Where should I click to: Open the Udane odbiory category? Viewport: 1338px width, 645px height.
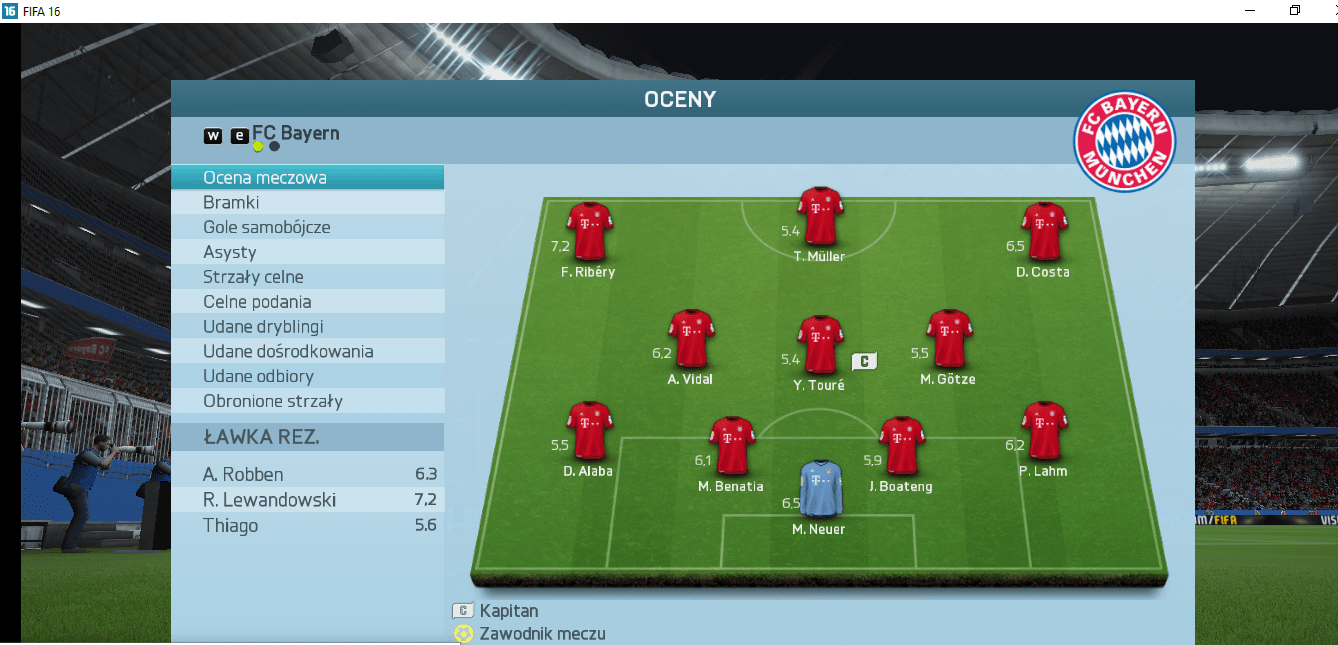click(x=307, y=376)
